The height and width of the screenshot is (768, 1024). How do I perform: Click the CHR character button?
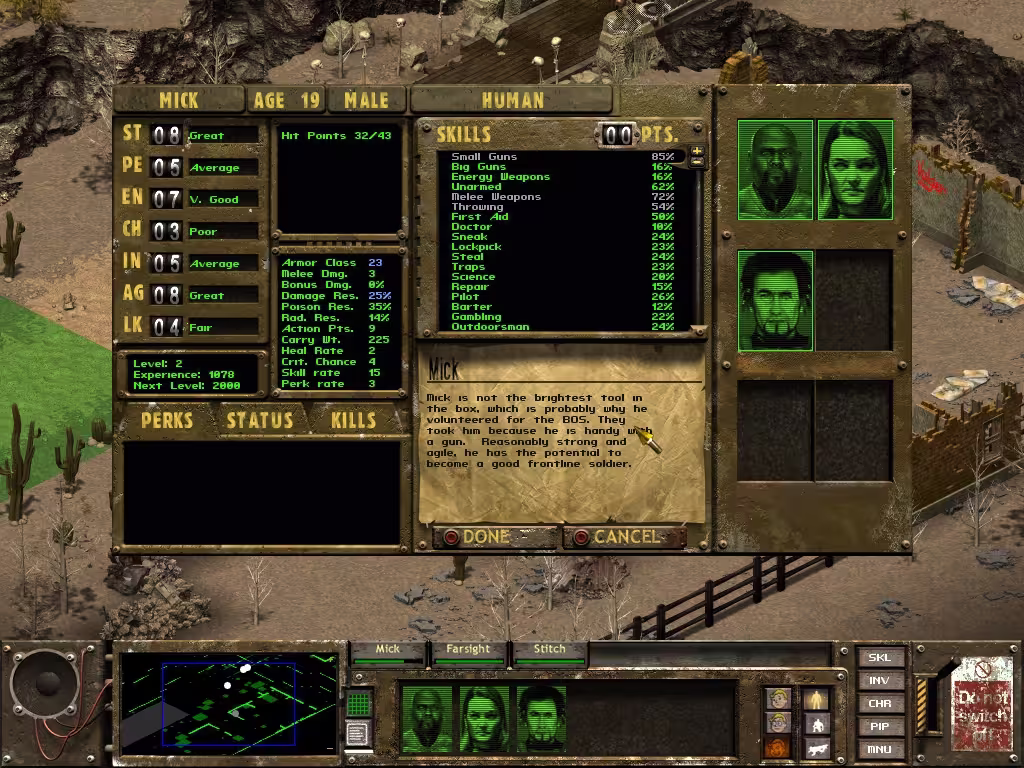pos(880,704)
